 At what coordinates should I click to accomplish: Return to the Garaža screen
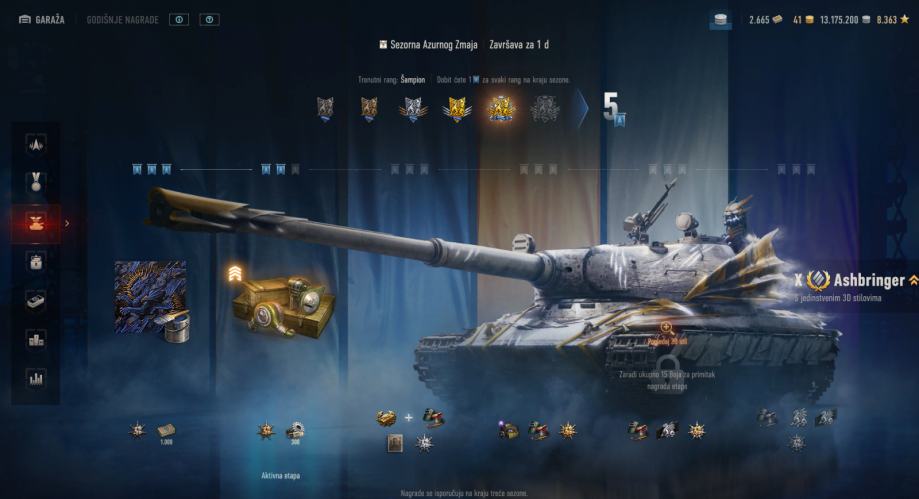point(41,19)
